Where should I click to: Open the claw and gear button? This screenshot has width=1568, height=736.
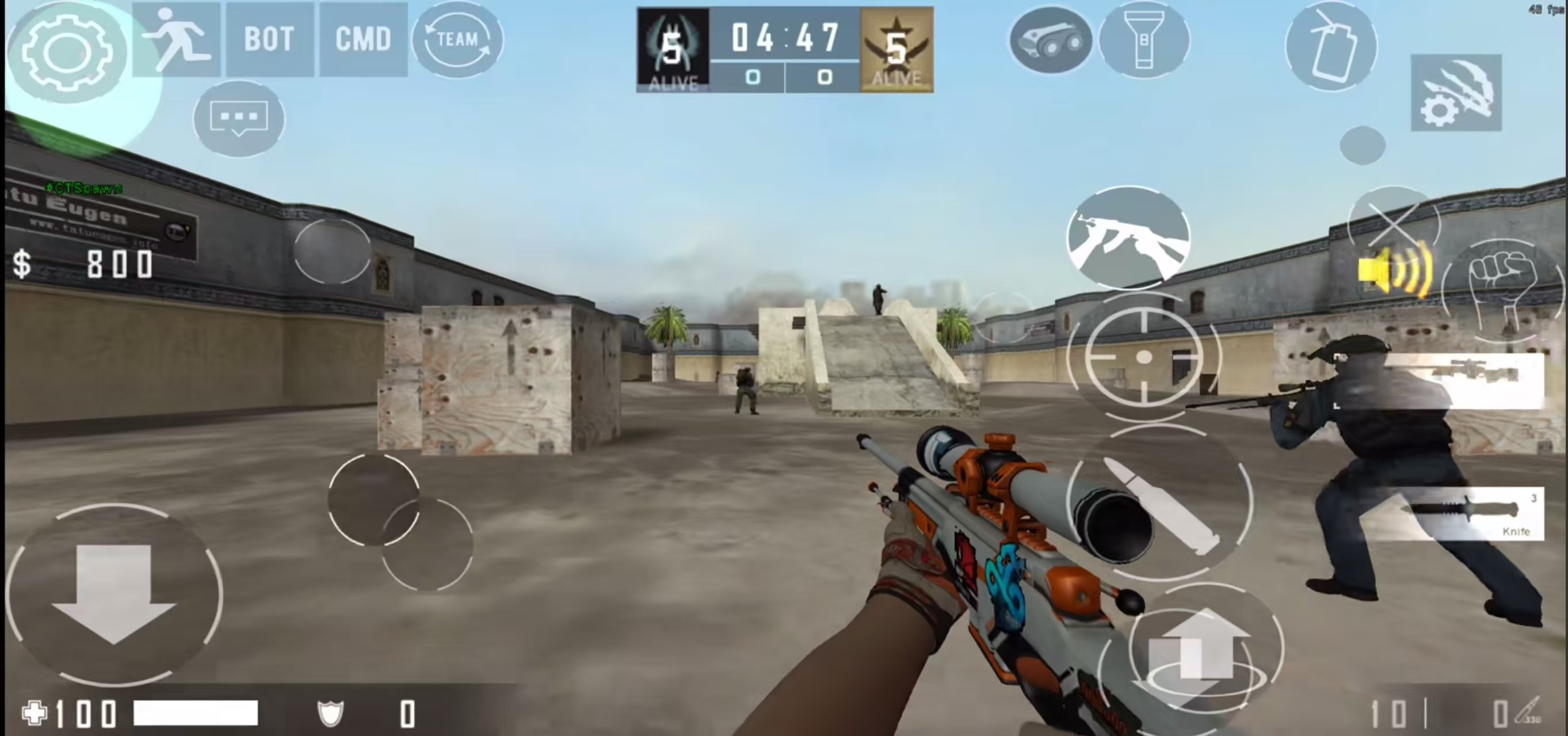(1456, 93)
